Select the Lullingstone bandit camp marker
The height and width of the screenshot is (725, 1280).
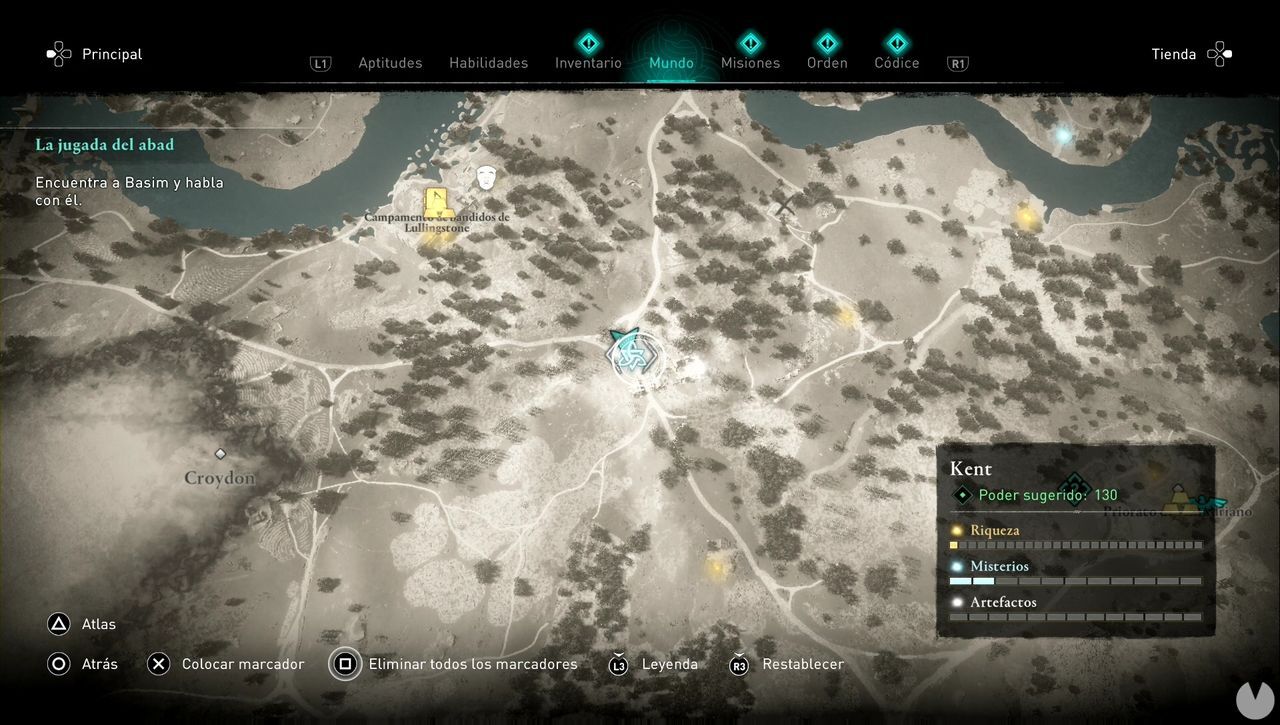435,199
